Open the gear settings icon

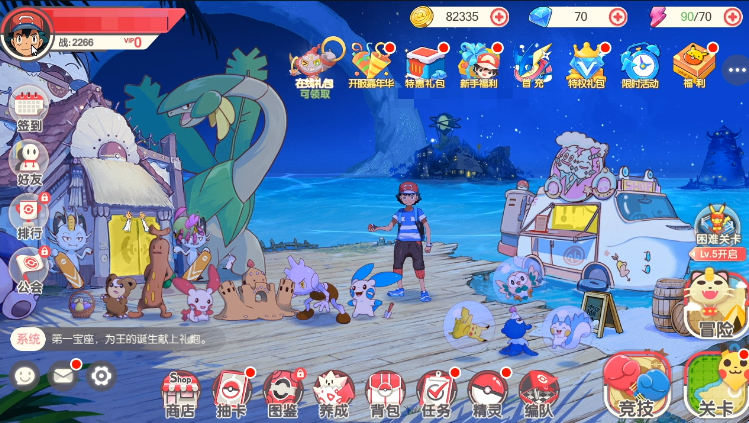[100, 376]
